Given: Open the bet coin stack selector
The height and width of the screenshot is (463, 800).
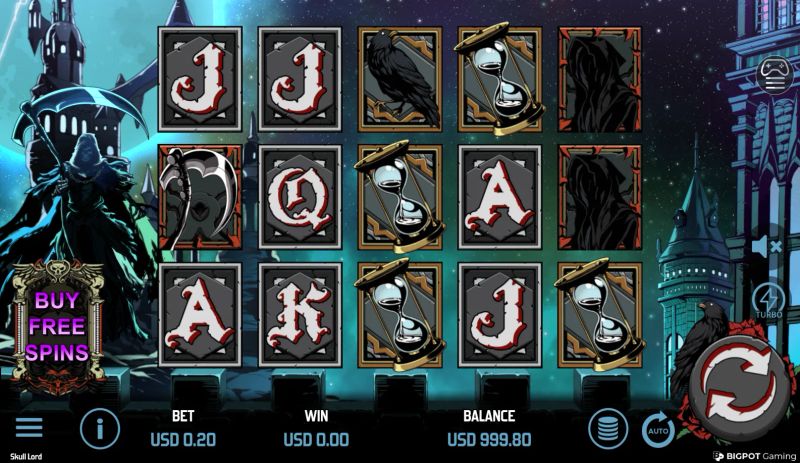Looking at the screenshot, I should [608, 430].
